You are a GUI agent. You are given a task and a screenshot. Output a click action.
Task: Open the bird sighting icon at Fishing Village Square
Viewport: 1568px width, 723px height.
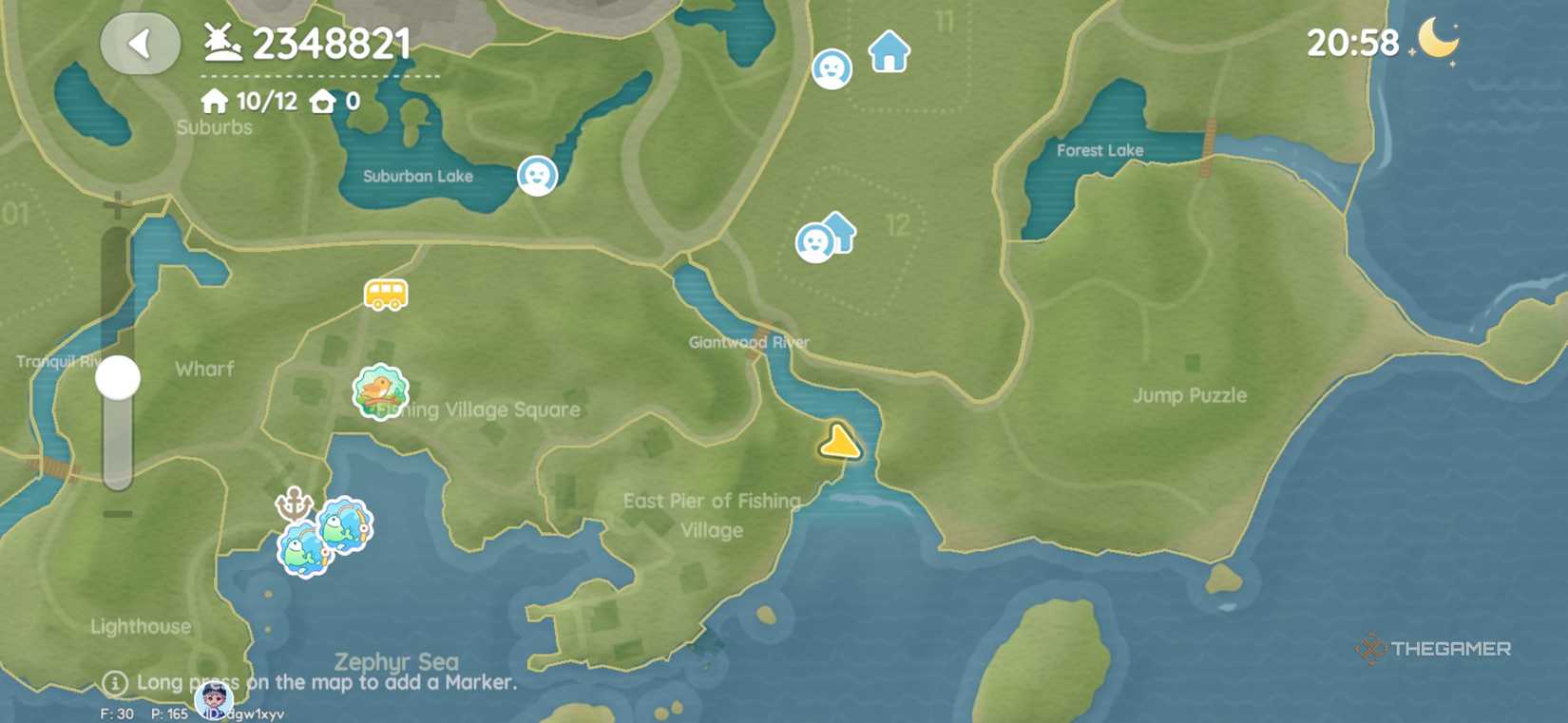[x=379, y=390]
